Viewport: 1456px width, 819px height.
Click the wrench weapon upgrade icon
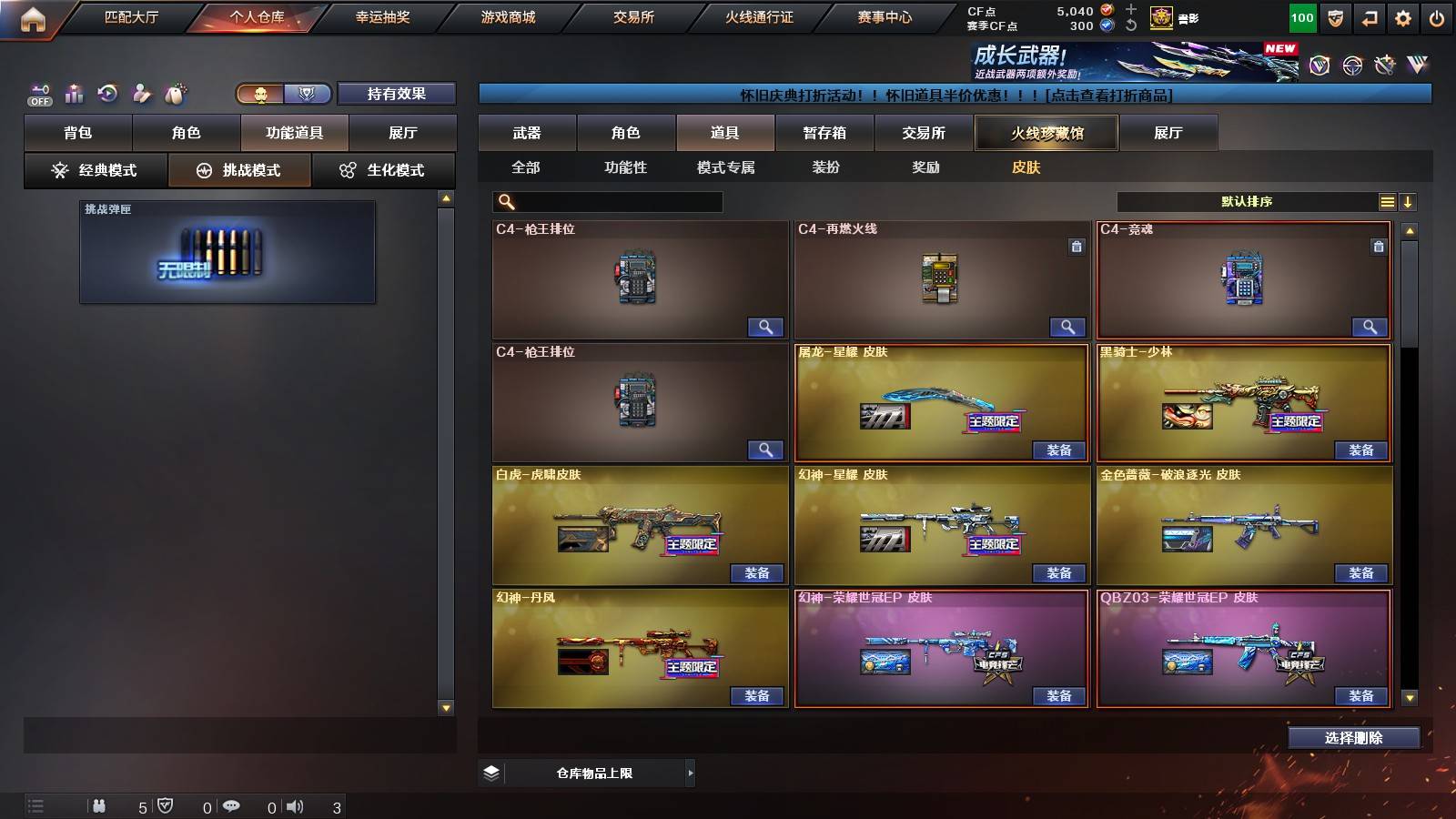coord(143,92)
